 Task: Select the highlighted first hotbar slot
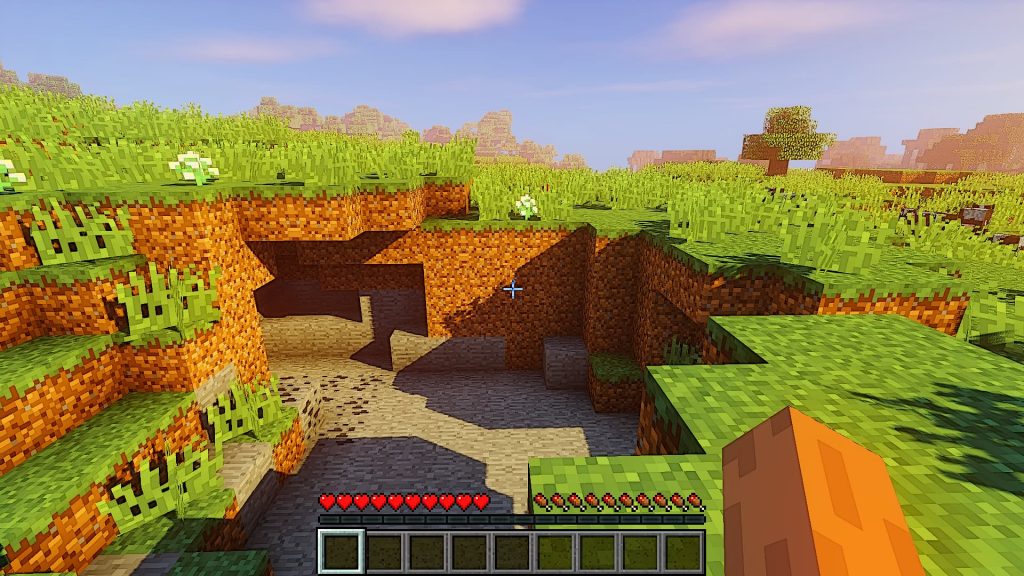pos(341,551)
